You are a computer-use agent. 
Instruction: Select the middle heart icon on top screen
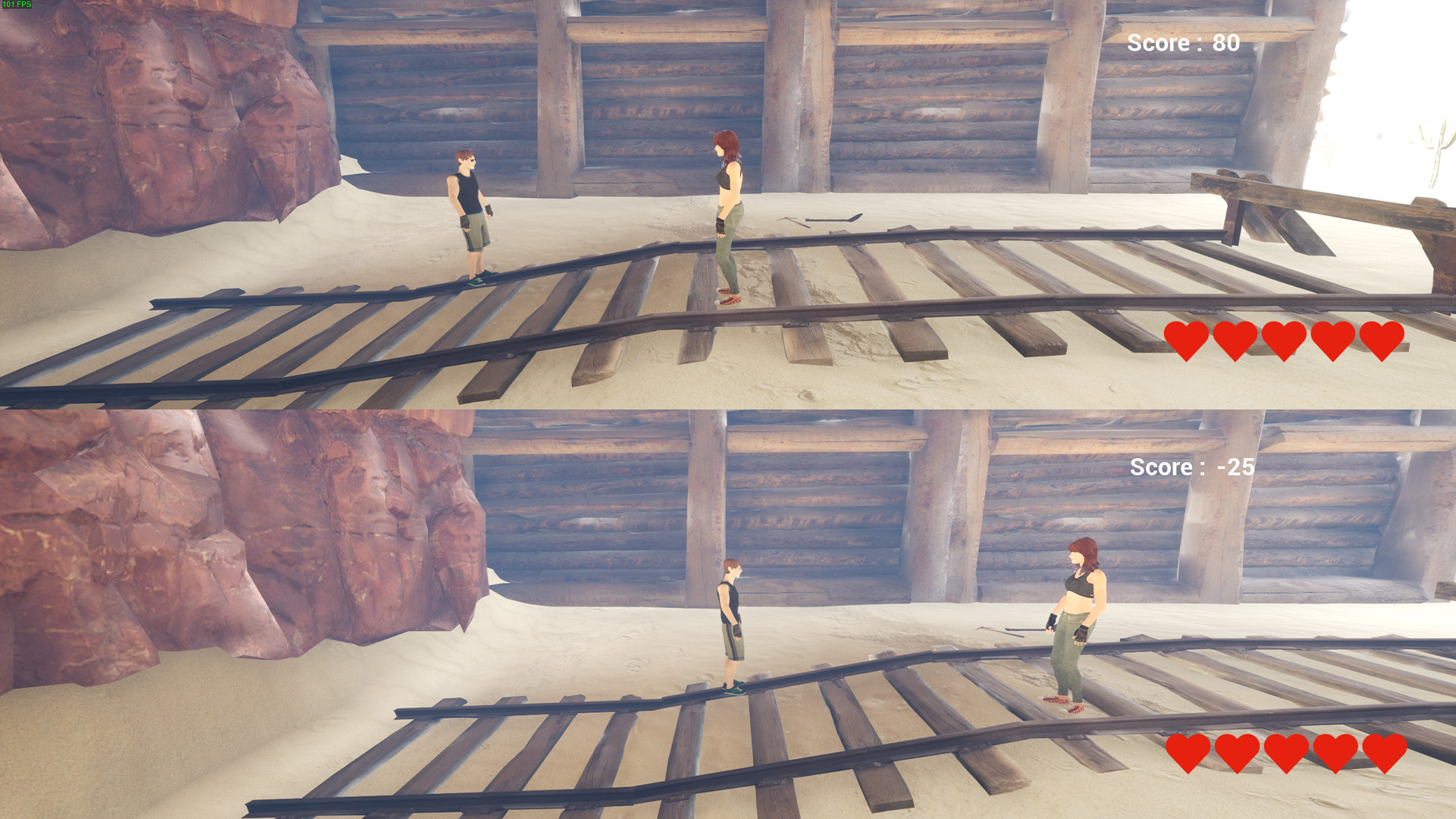[x=1283, y=341]
